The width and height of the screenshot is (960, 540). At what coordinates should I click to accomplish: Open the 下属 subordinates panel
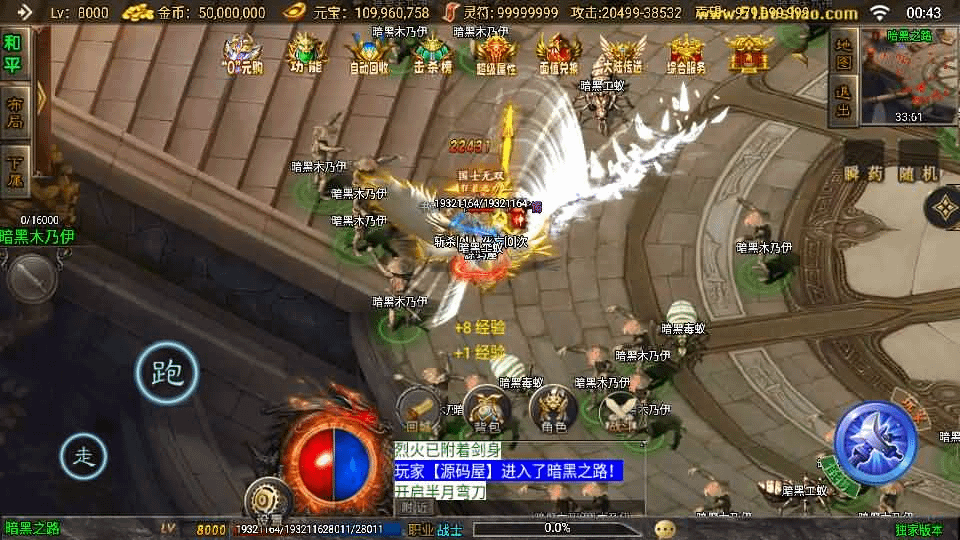[x=13, y=172]
